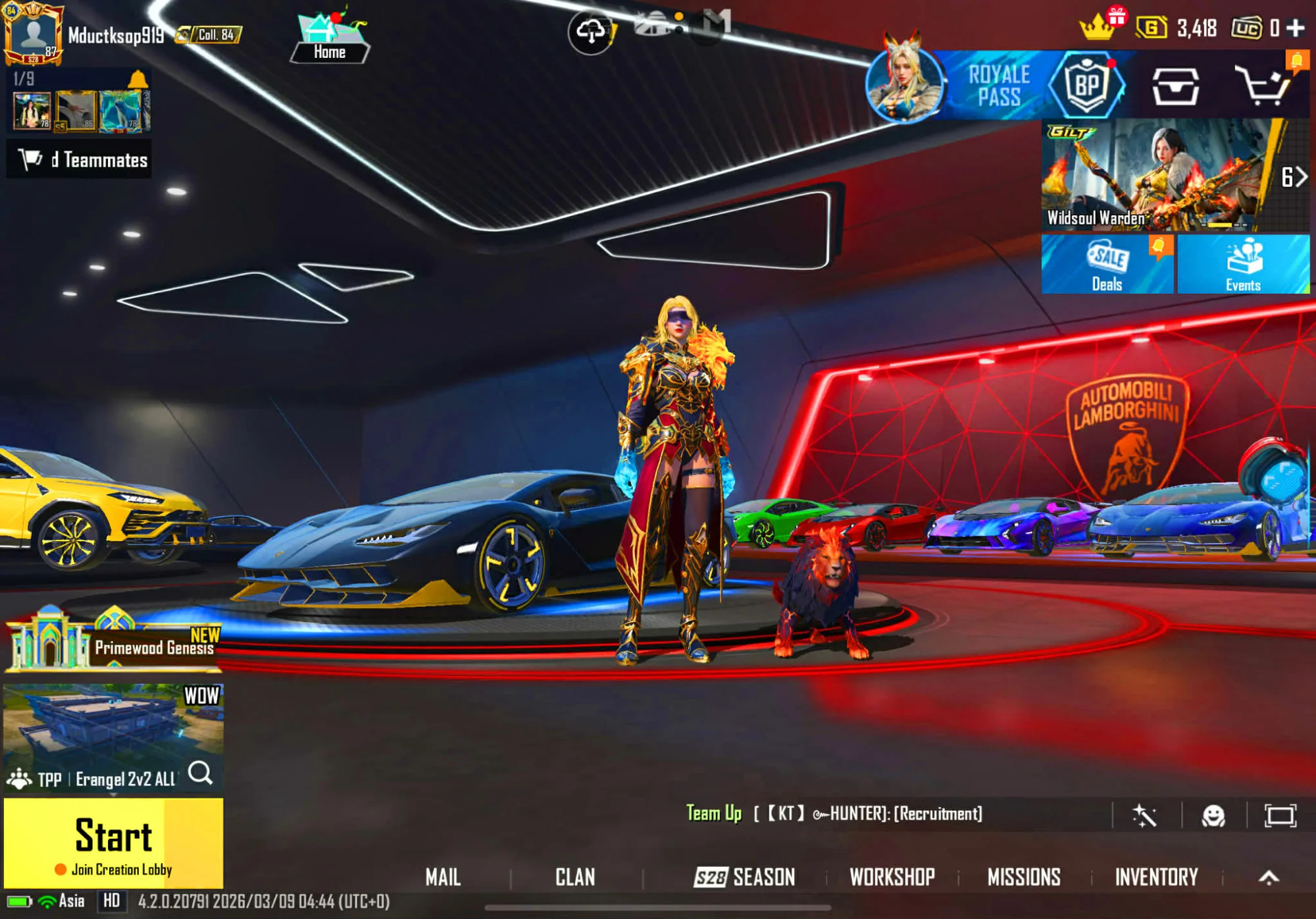The width and height of the screenshot is (1316, 919).
Task: Open the shopping cart store
Action: (x=1262, y=86)
